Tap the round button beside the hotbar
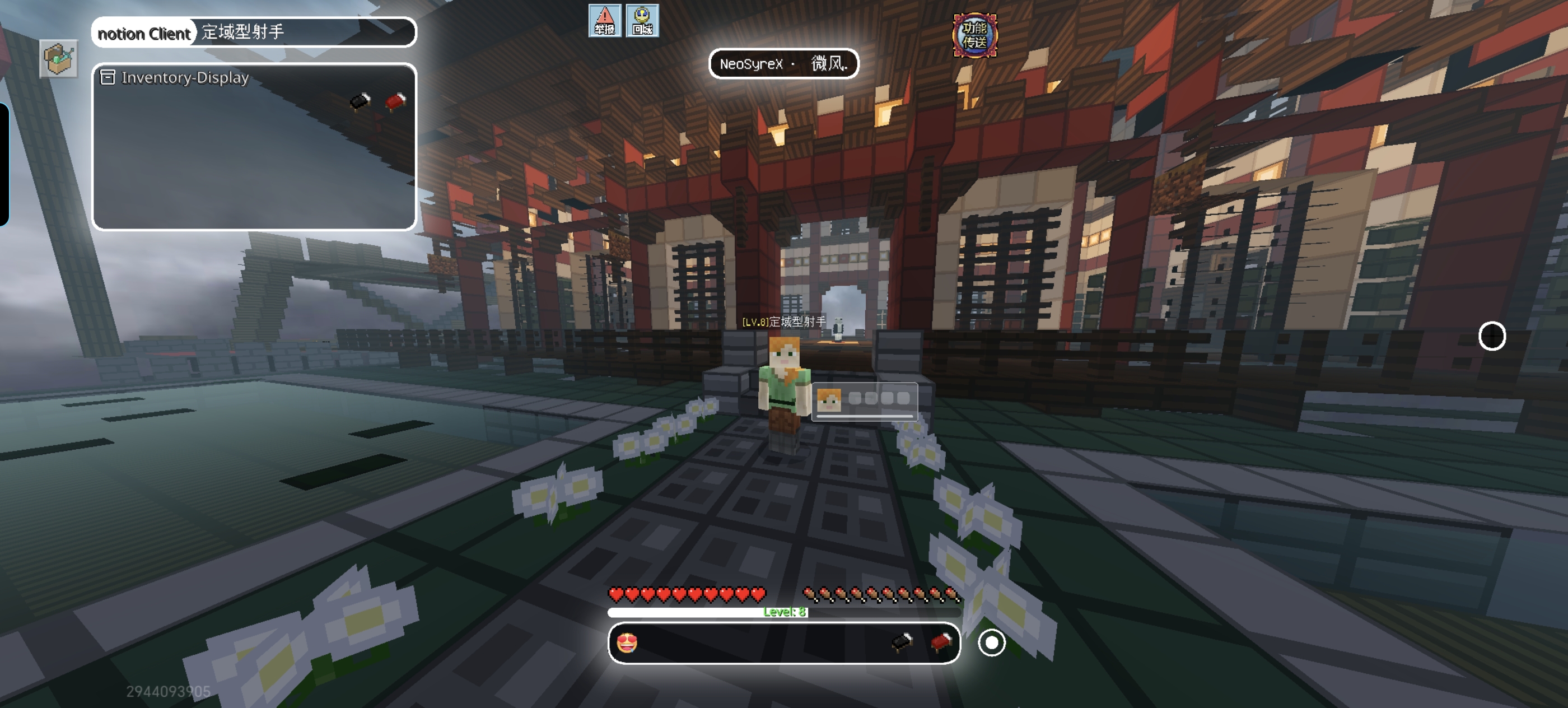 point(991,642)
